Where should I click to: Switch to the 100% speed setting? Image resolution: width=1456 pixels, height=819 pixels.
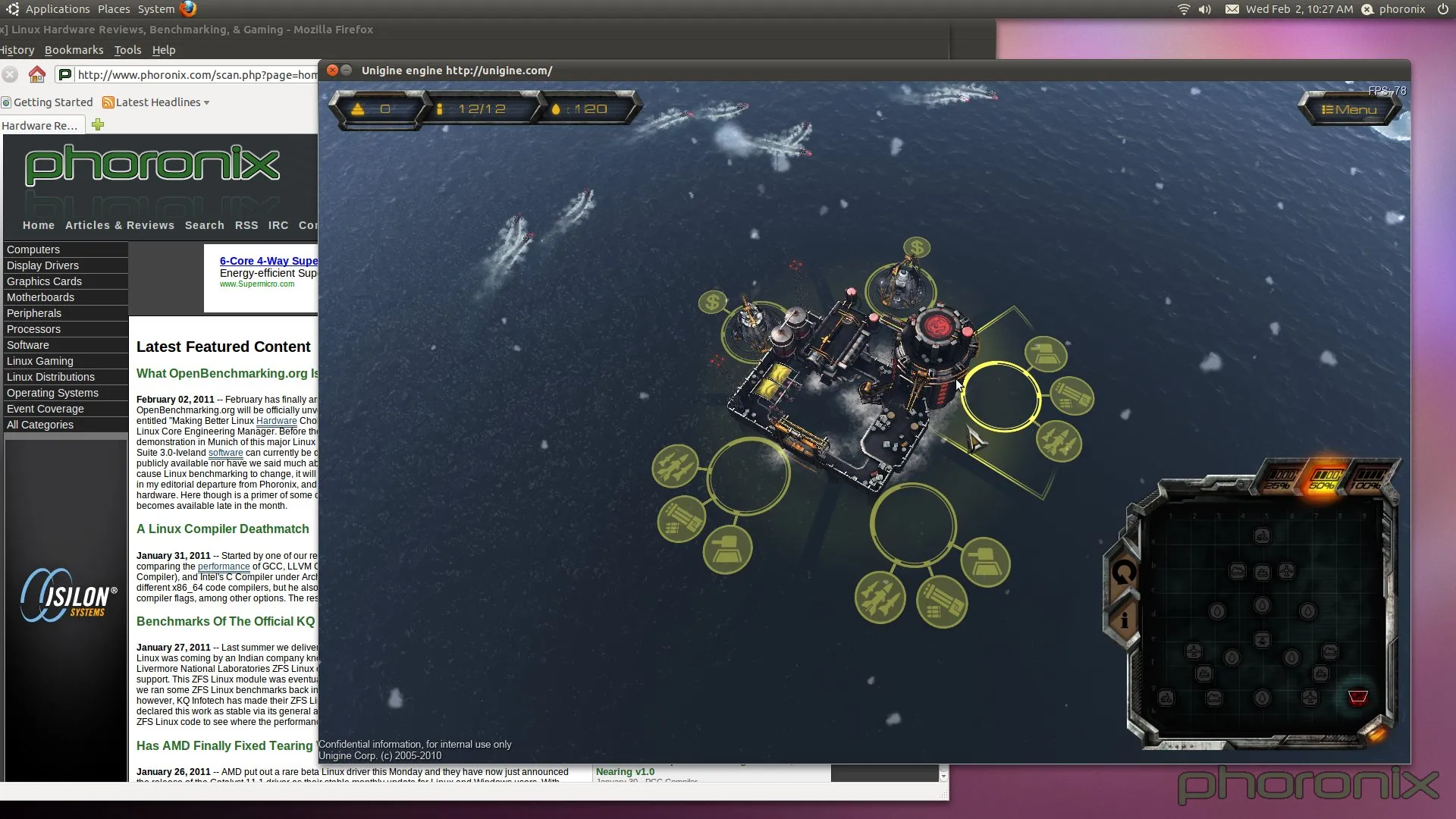(x=1367, y=480)
